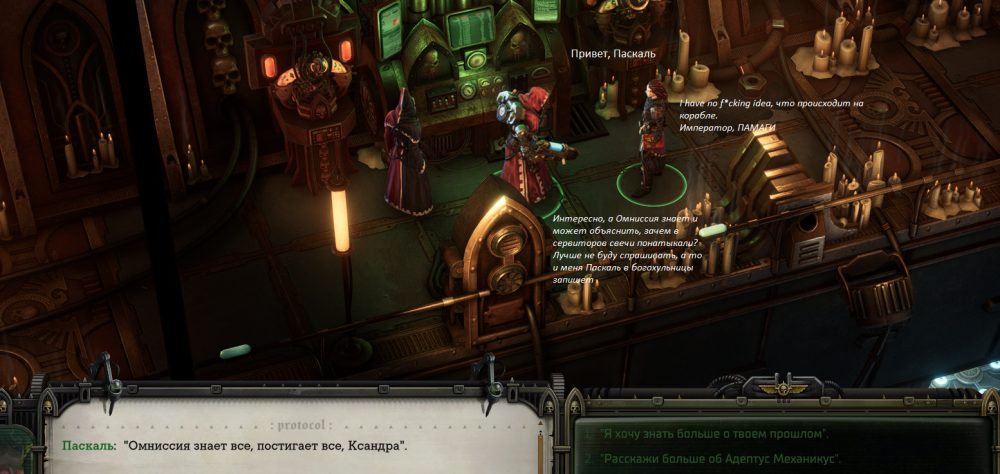Choose reply "Я хочу знать больше о твоем прошлом"
Viewport: 1000px width, 474px height.
click(716, 434)
